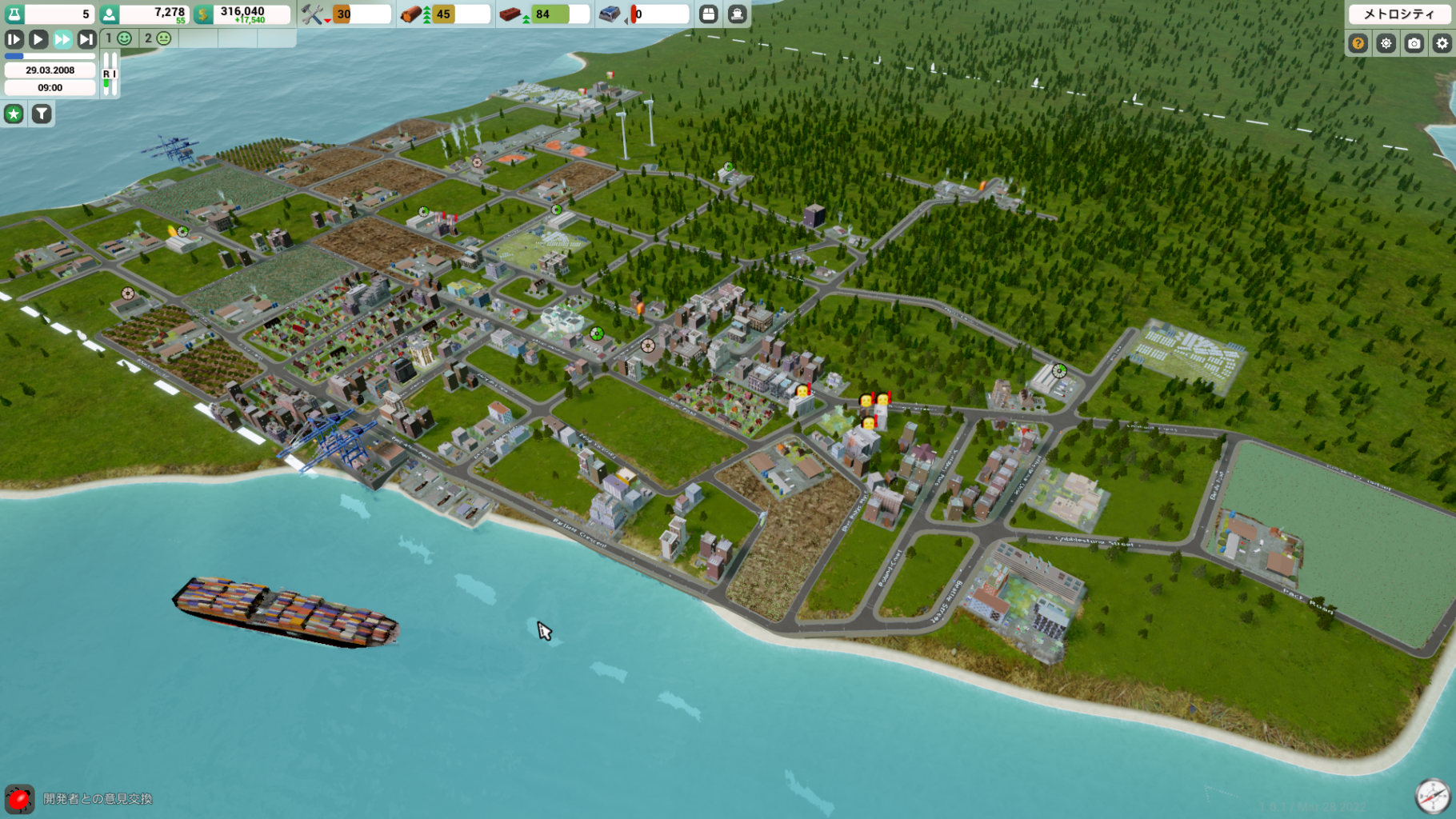The width and height of the screenshot is (1456, 819).
Task: Open the population statistics icon
Action: click(110, 14)
